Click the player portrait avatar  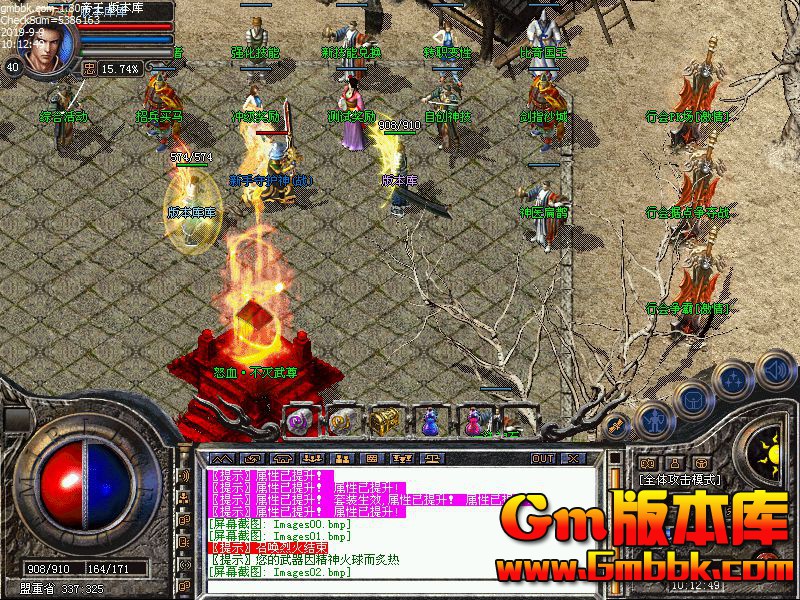pyautogui.click(x=47, y=46)
